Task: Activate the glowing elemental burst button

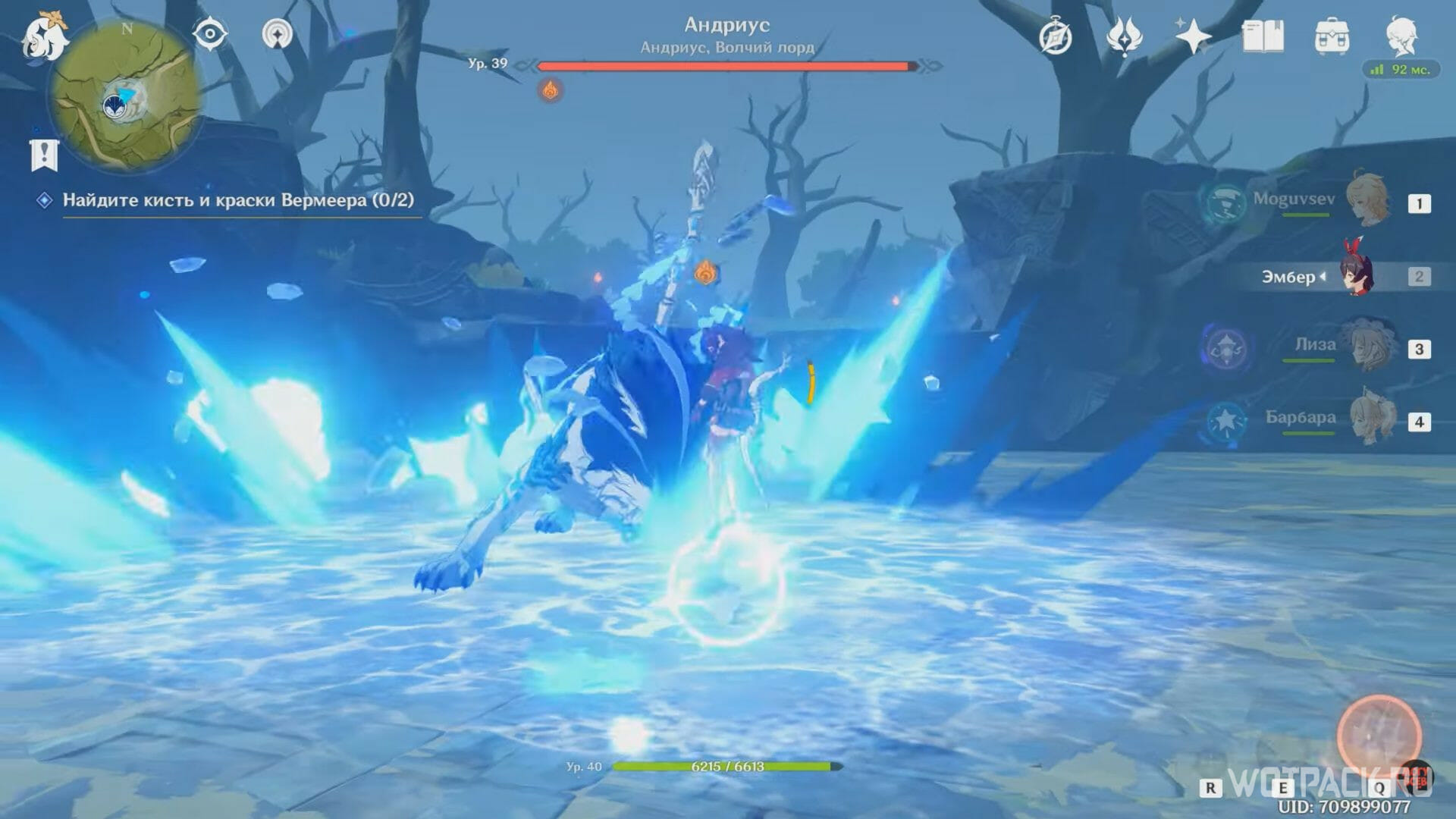Action: pos(1378,735)
